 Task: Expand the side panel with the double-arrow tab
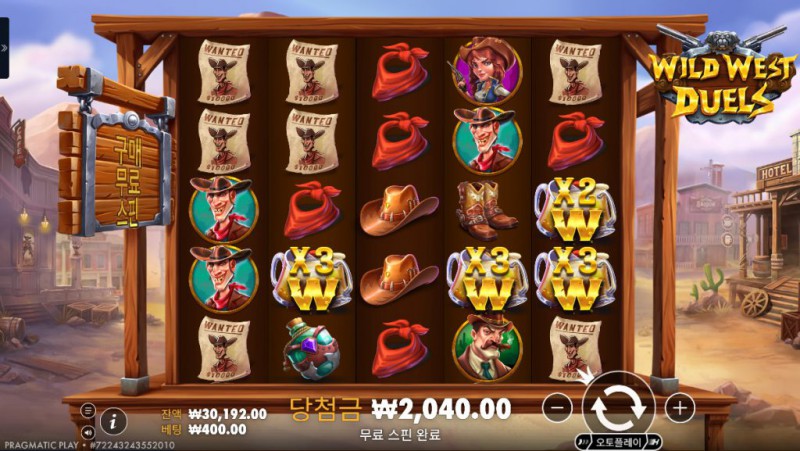4,48
